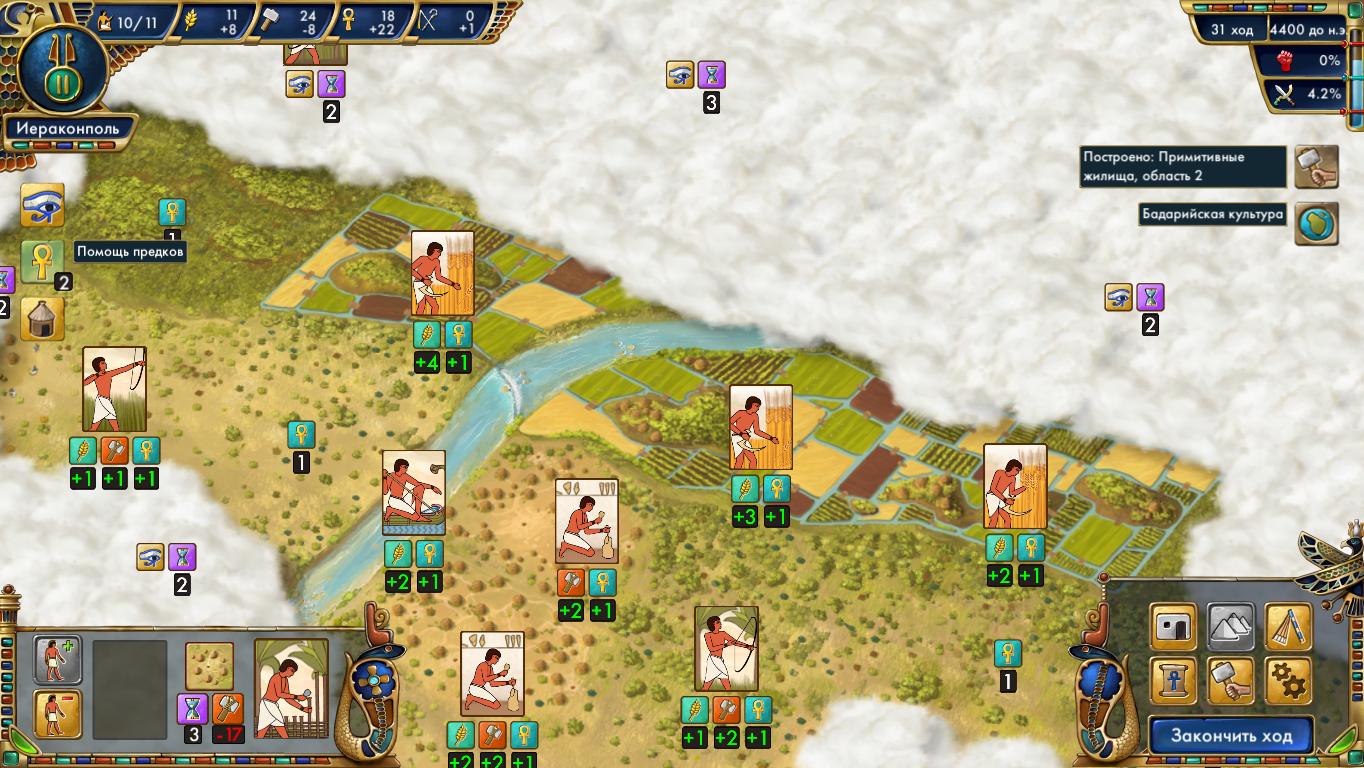Open the building menu with the house icon

click(1173, 627)
